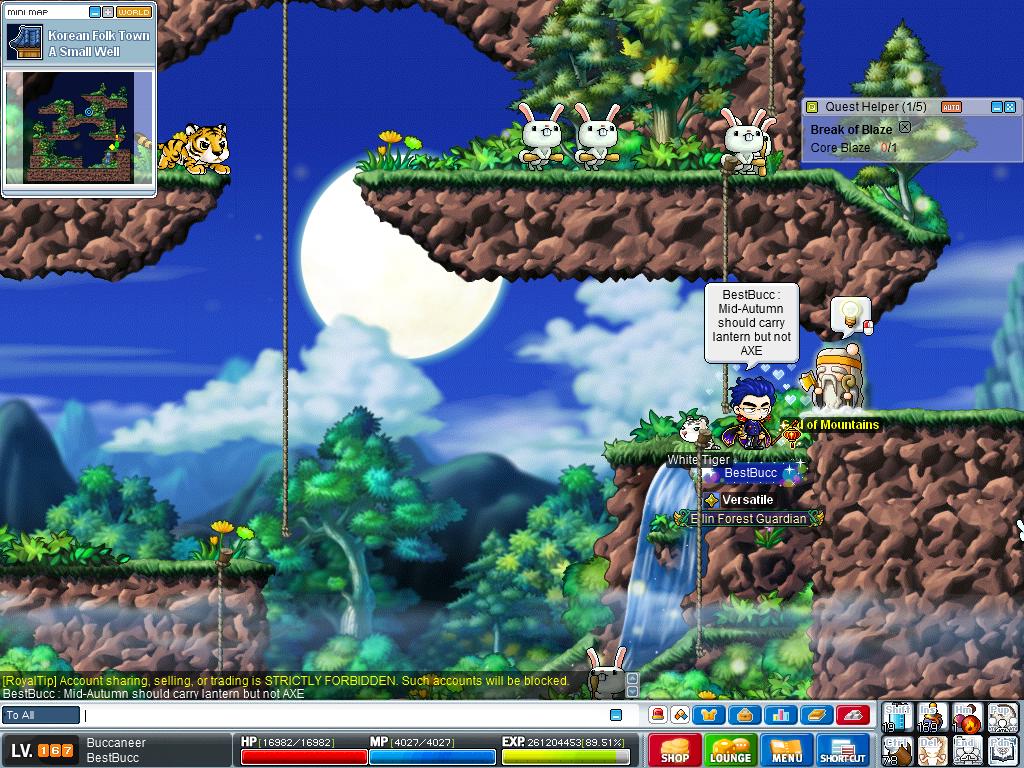Open the Lounge button

pos(730,750)
